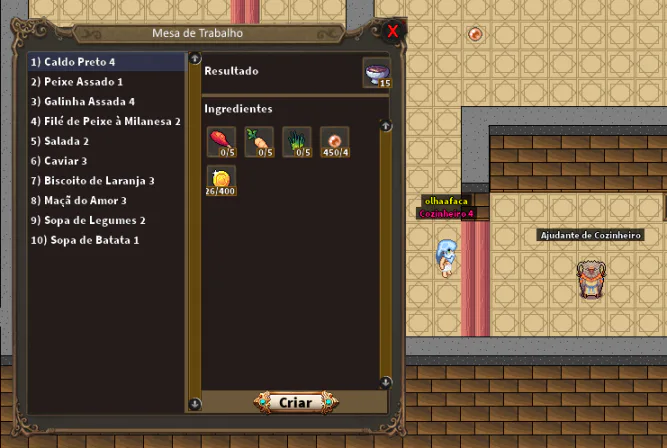
Task: Click the gold coin cost slot
Action: pos(220,180)
